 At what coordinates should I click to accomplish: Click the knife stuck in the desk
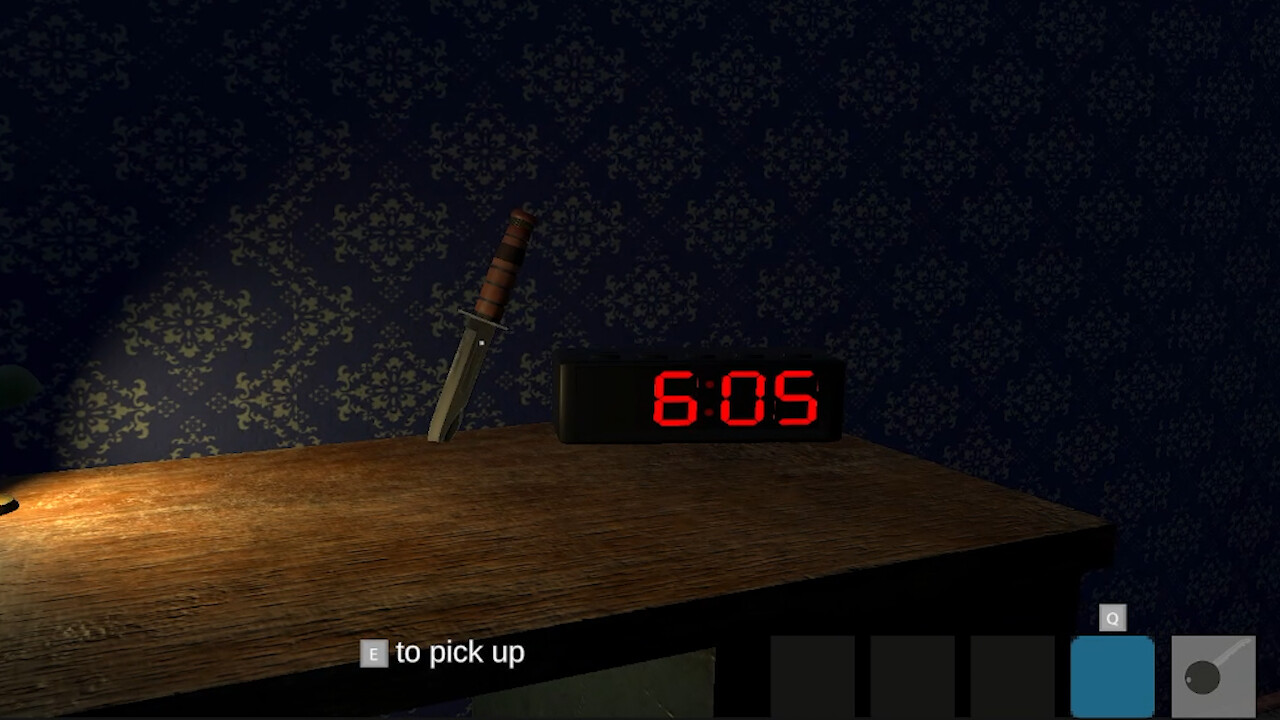(x=480, y=330)
